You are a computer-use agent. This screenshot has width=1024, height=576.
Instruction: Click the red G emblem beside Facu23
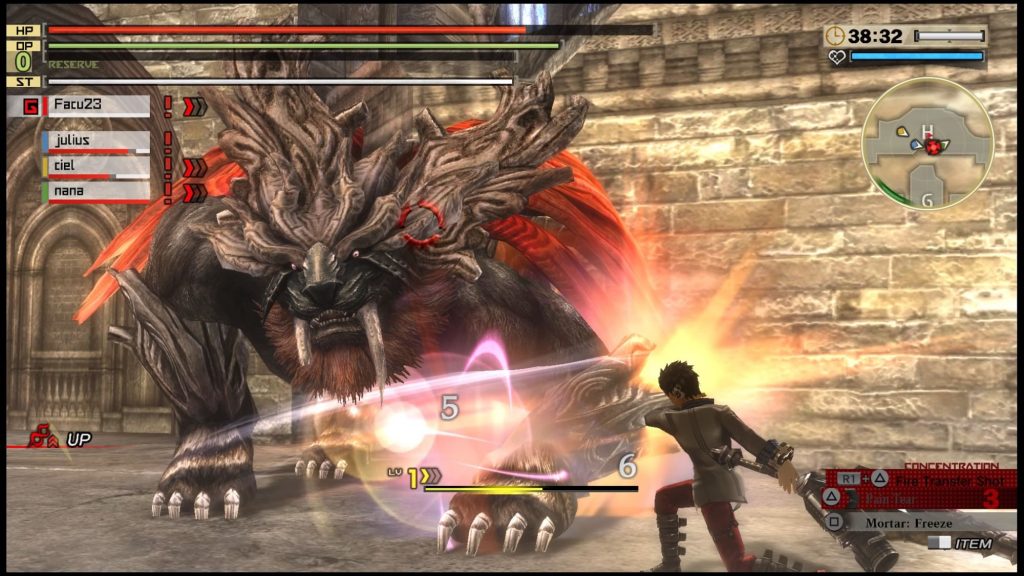pyautogui.click(x=29, y=106)
